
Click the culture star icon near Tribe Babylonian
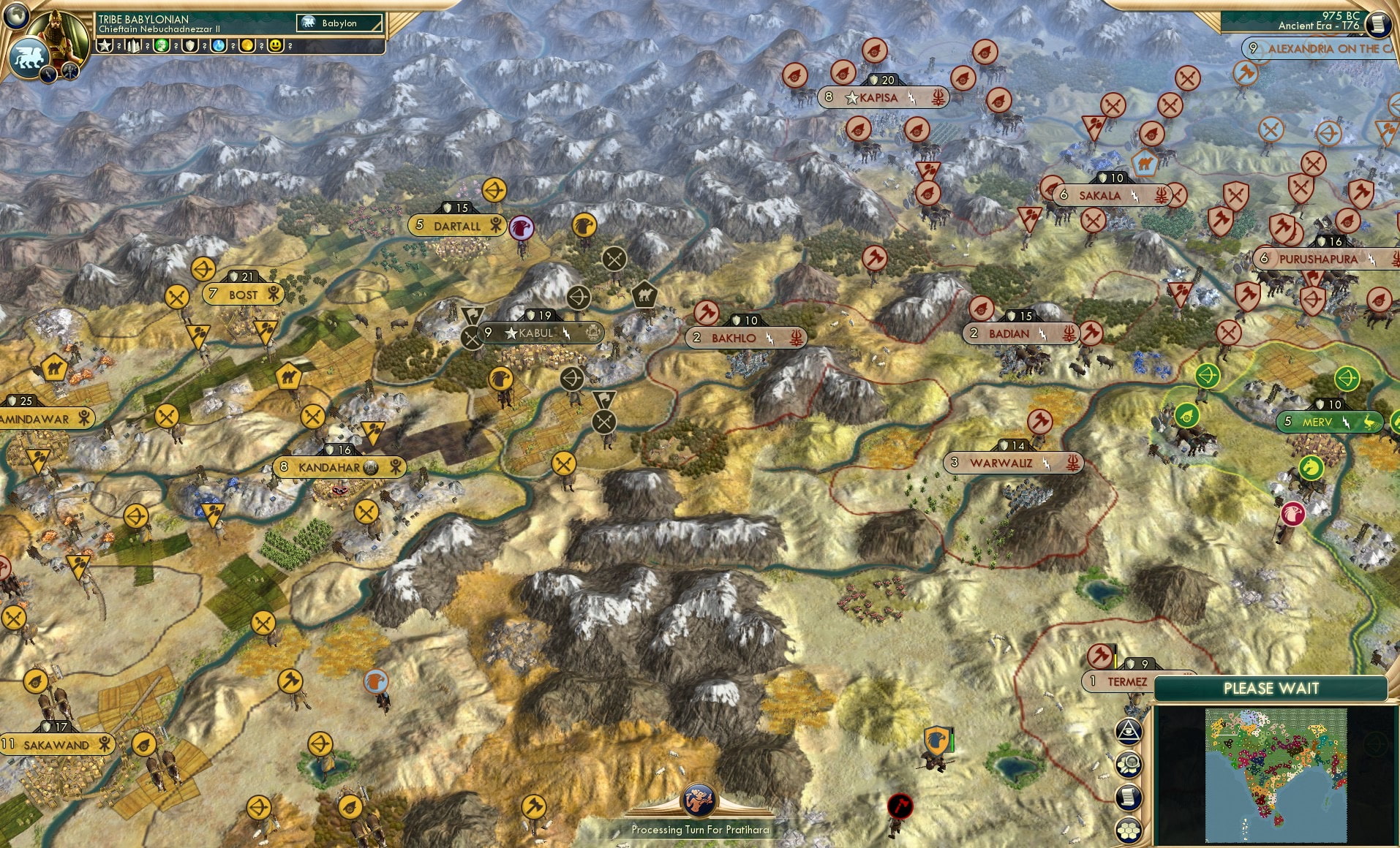click(105, 46)
